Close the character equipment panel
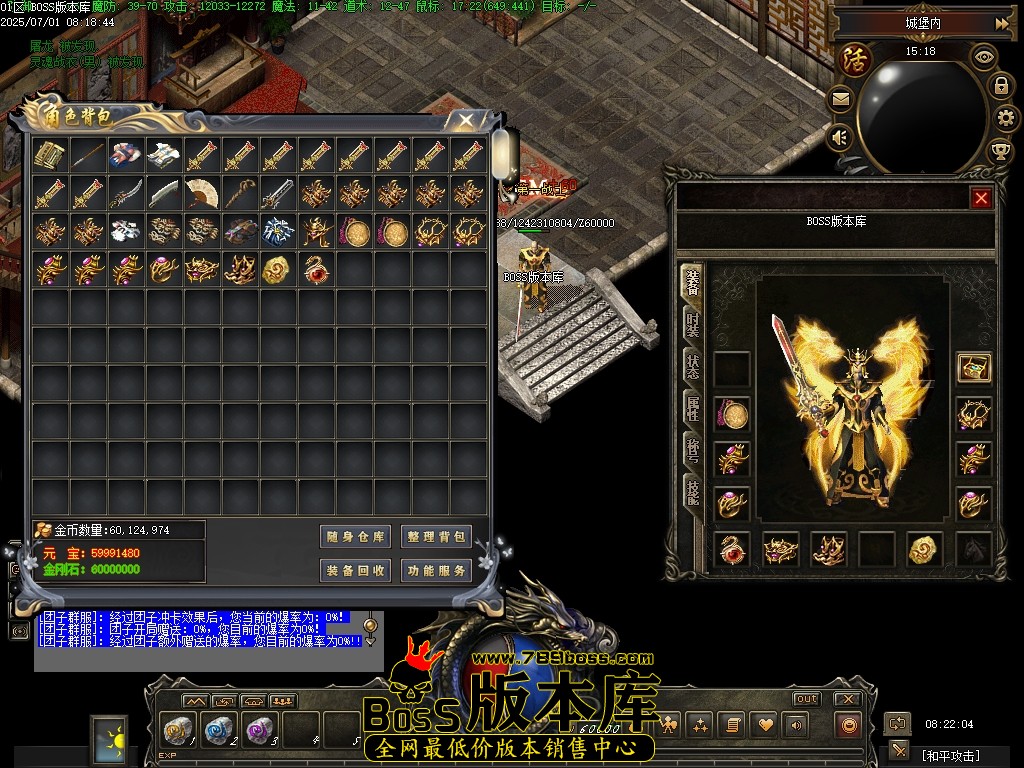The height and width of the screenshot is (768, 1024). pyautogui.click(x=981, y=198)
